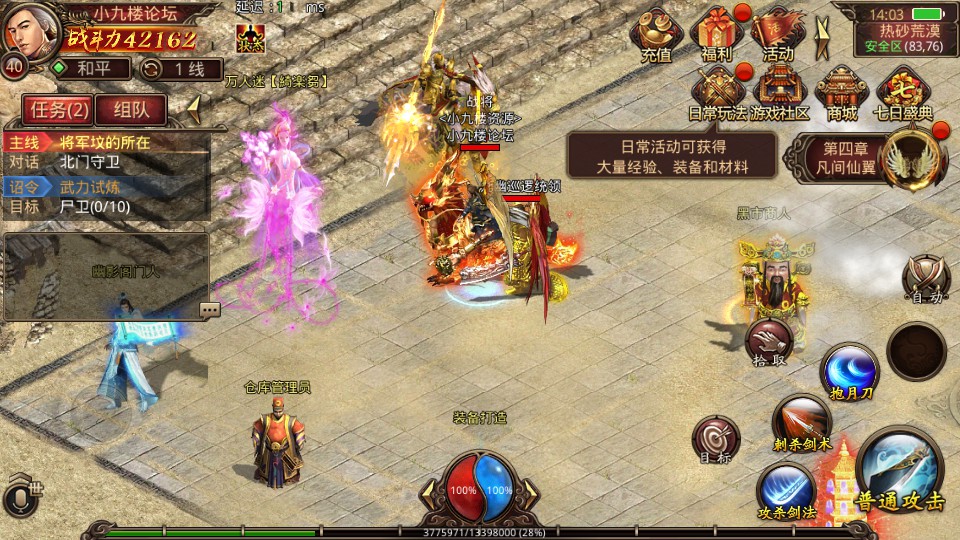Activate the 攻杀剑法 skill
The image size is (960, 540).
click(x=785, y=491)
